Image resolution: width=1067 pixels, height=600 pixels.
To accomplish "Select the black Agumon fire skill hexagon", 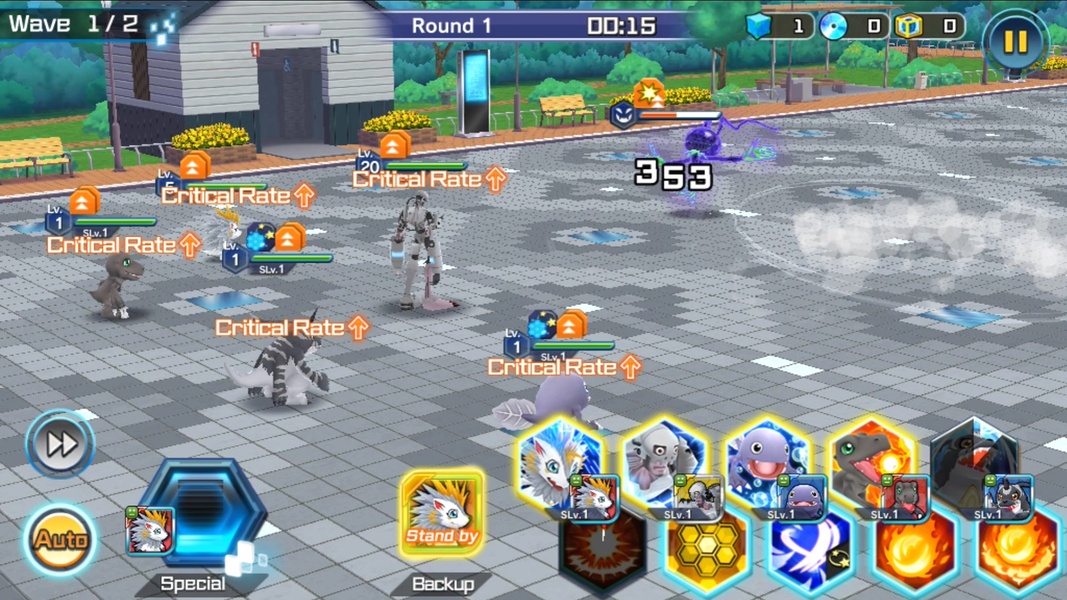I will 872,465.
